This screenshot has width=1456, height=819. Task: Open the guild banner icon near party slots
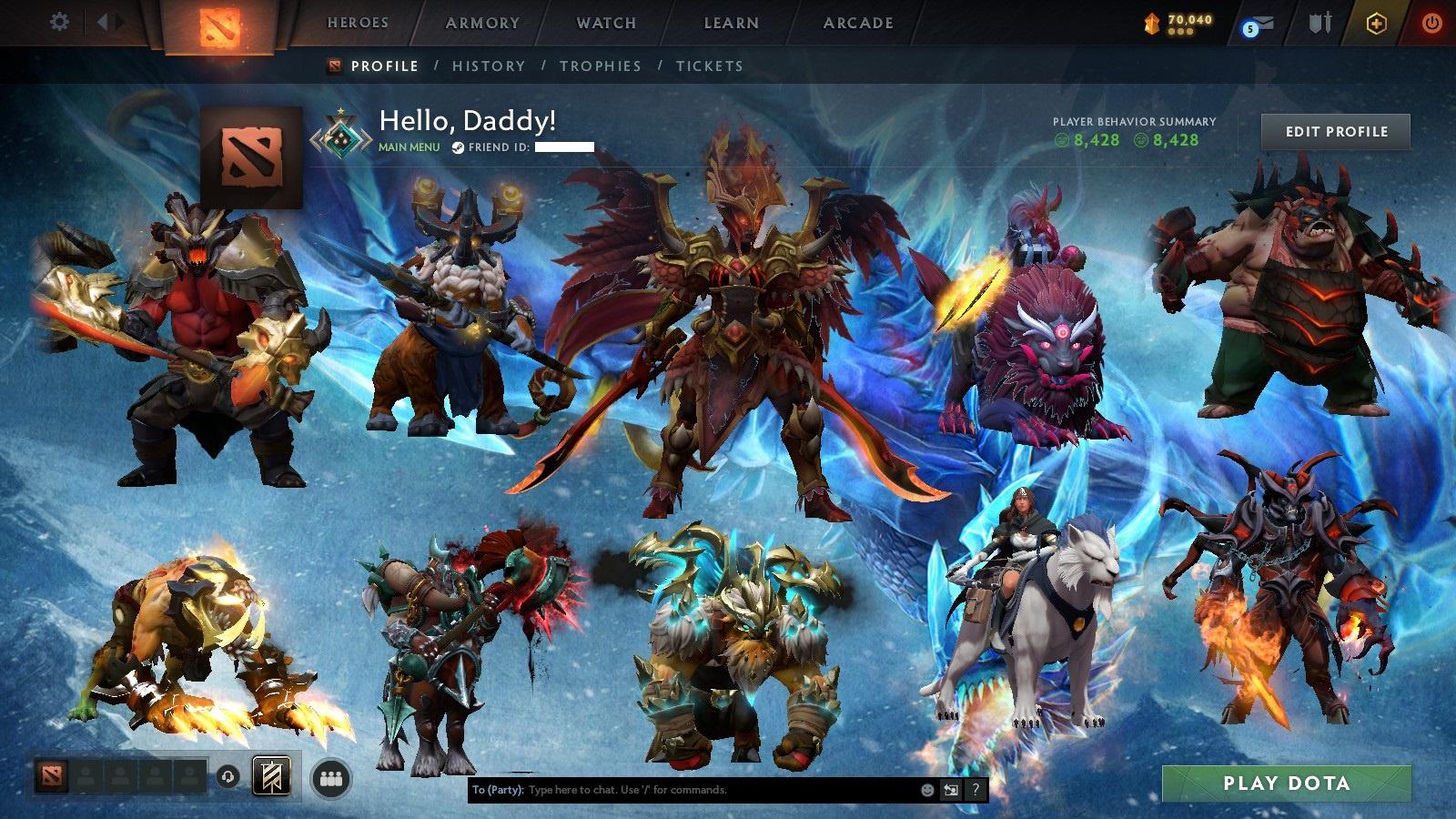tap(271, 776)
